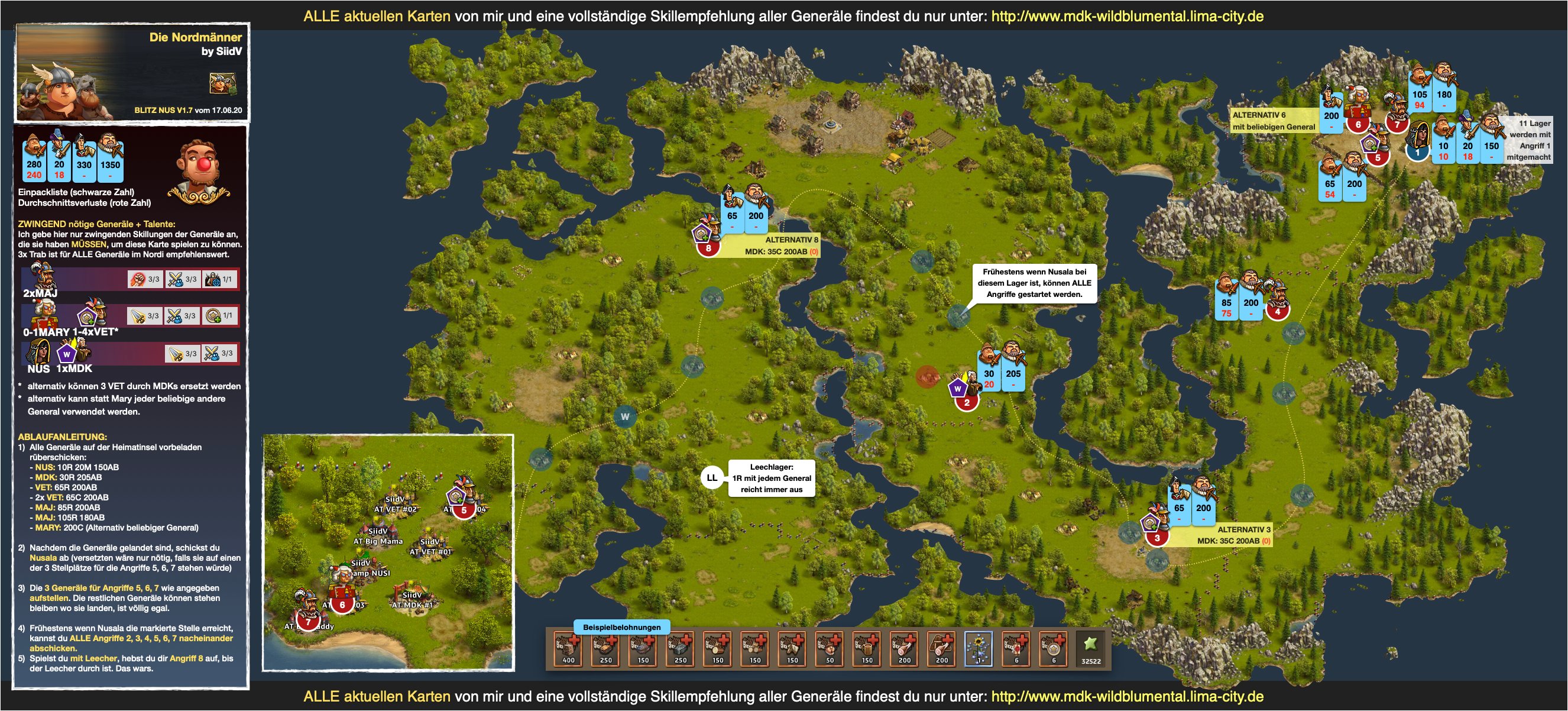Viewport: 1568px width, 711px height.
Task: Pick the red attack marker numbered 8
Action: coord(708,248)
